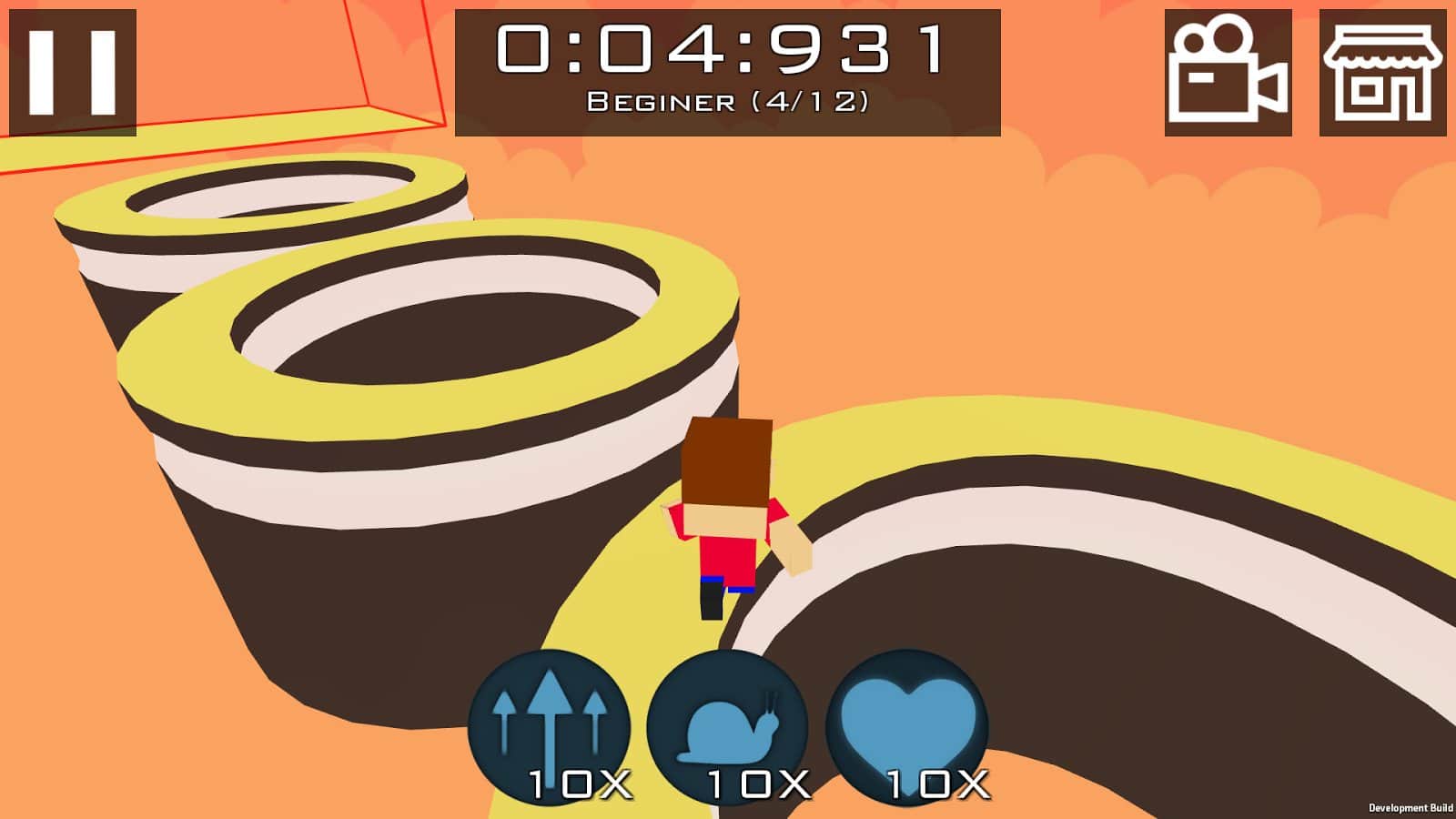Screen dimensions: 1456x819
Task: Use the snail slow-down power-up
Action: pyautogui.click(x=728, y=728)
